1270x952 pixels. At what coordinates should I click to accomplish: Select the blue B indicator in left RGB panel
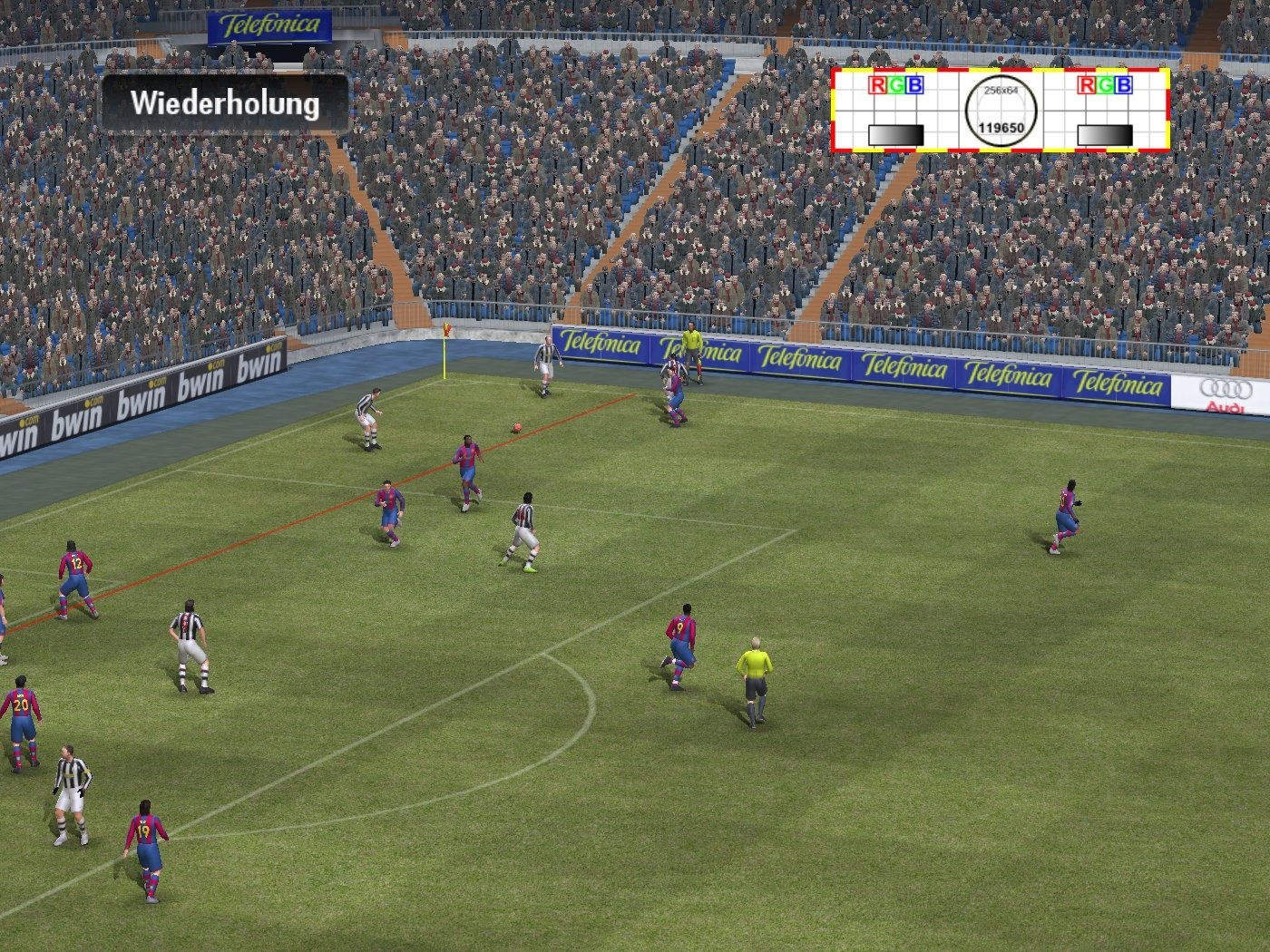(x=914, y=83)
